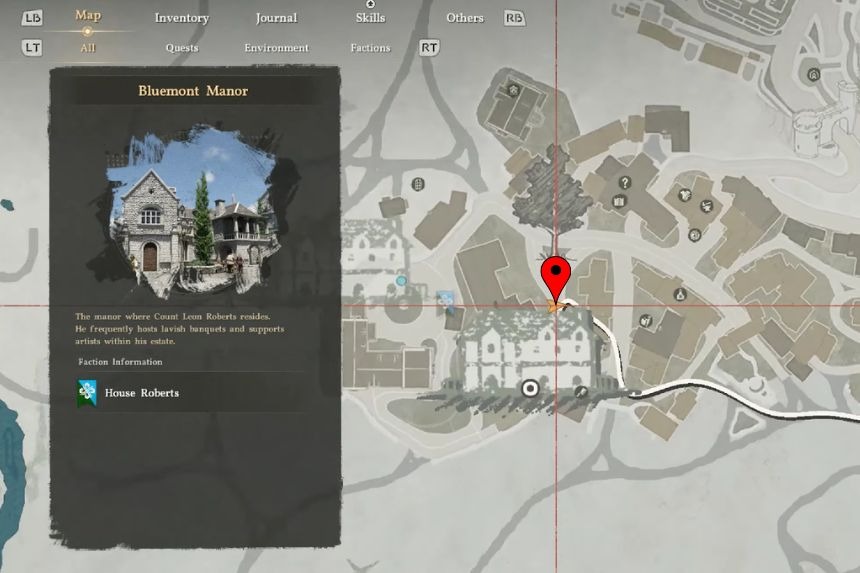This screenshot has width=860, height=573.
Task: Select the red location pin on map
Action: click(555, 276)
